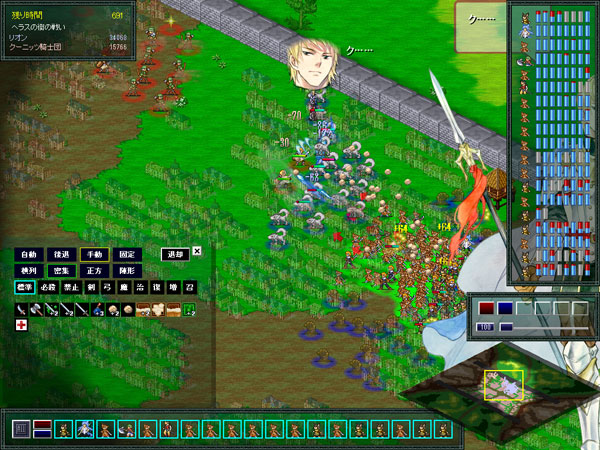Click the red cross healing icon
The width and height of the screenshot is (600, 450).
[x=21, y=326]
